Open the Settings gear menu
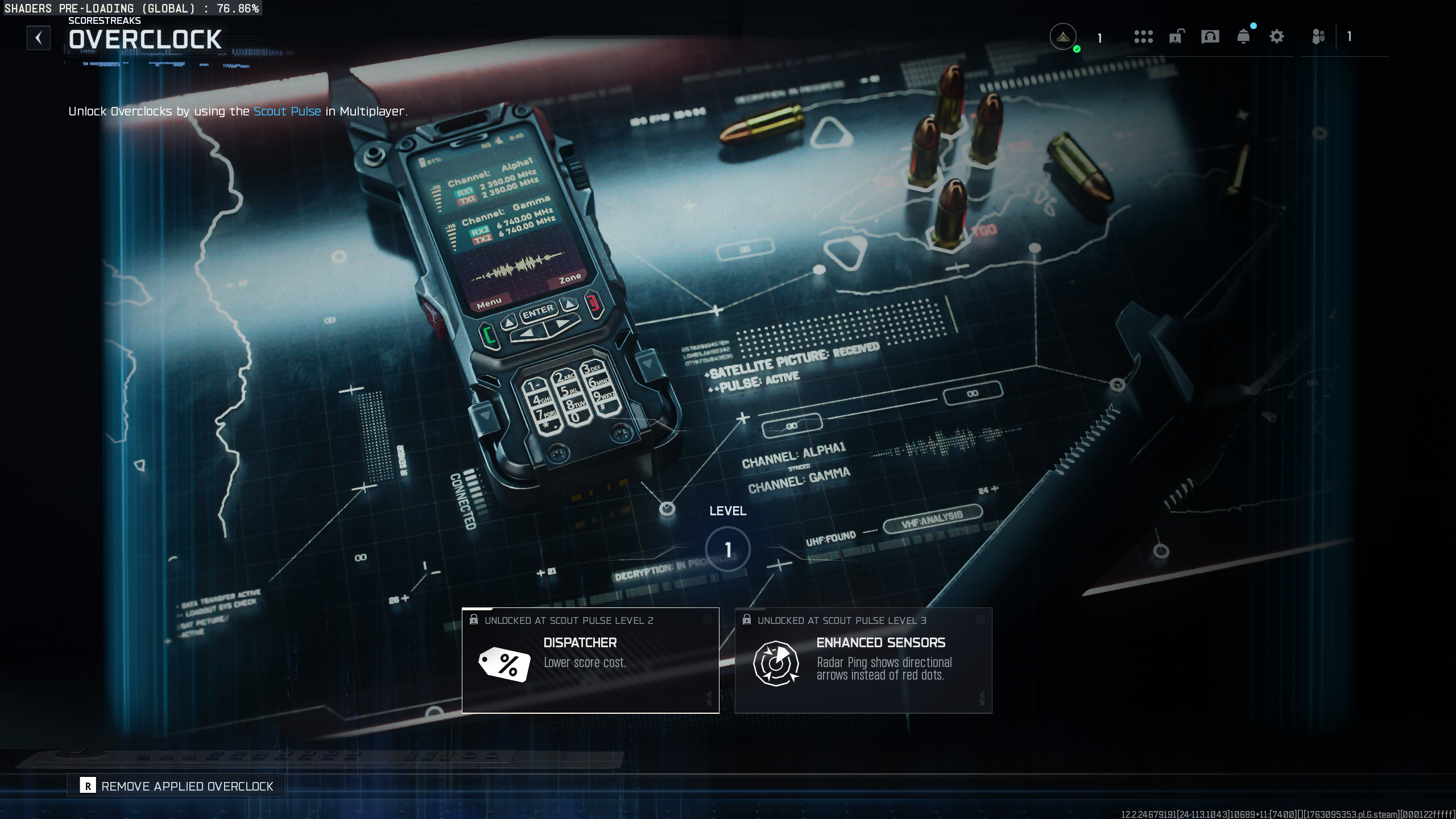Image resolution: width=1456 pixels, height=819 pixels. tap(1277, 36)
